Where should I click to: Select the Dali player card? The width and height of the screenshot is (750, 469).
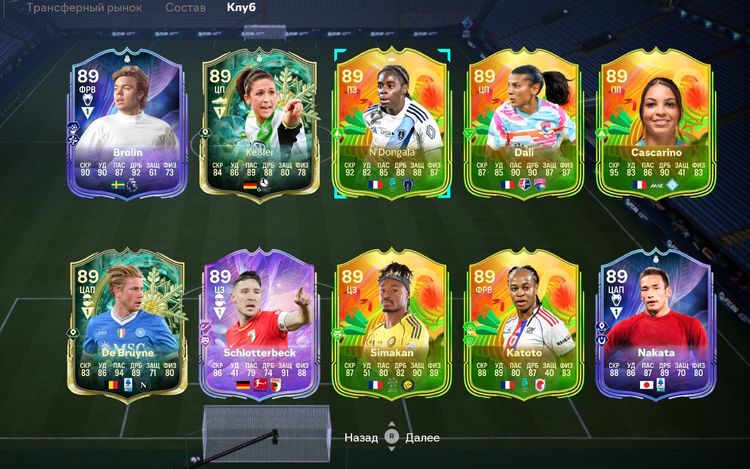(523, 125)
